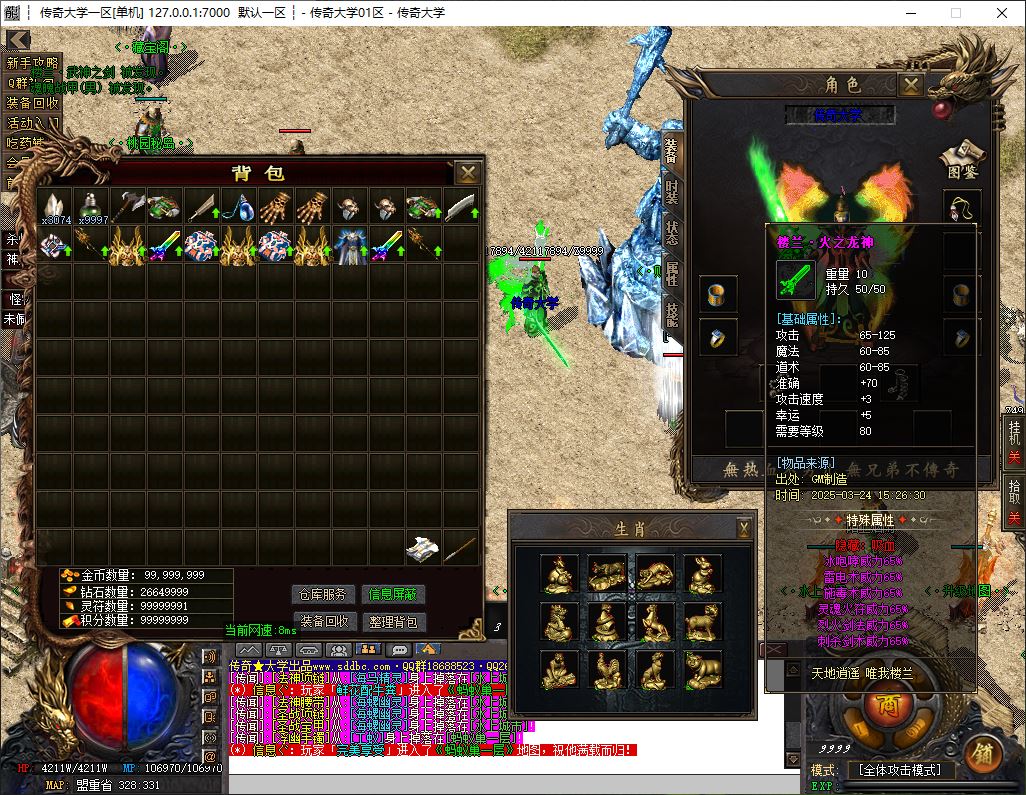
Task: Close the 角色 character panel
Action: [910, 86]
